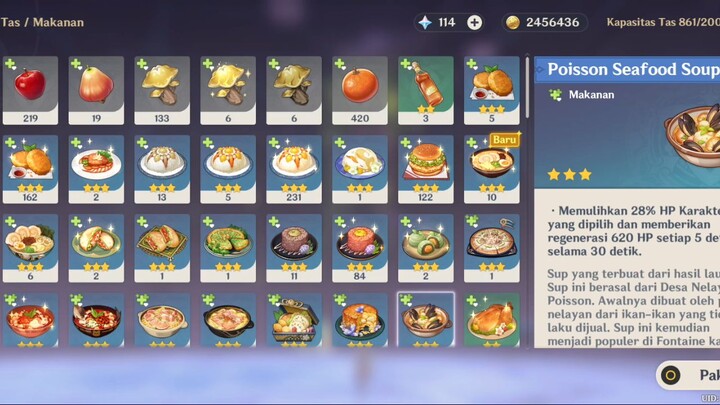Screen dimensions: 720x405
Task: Use the selected food with Pakai button
Action: (690, 376)
